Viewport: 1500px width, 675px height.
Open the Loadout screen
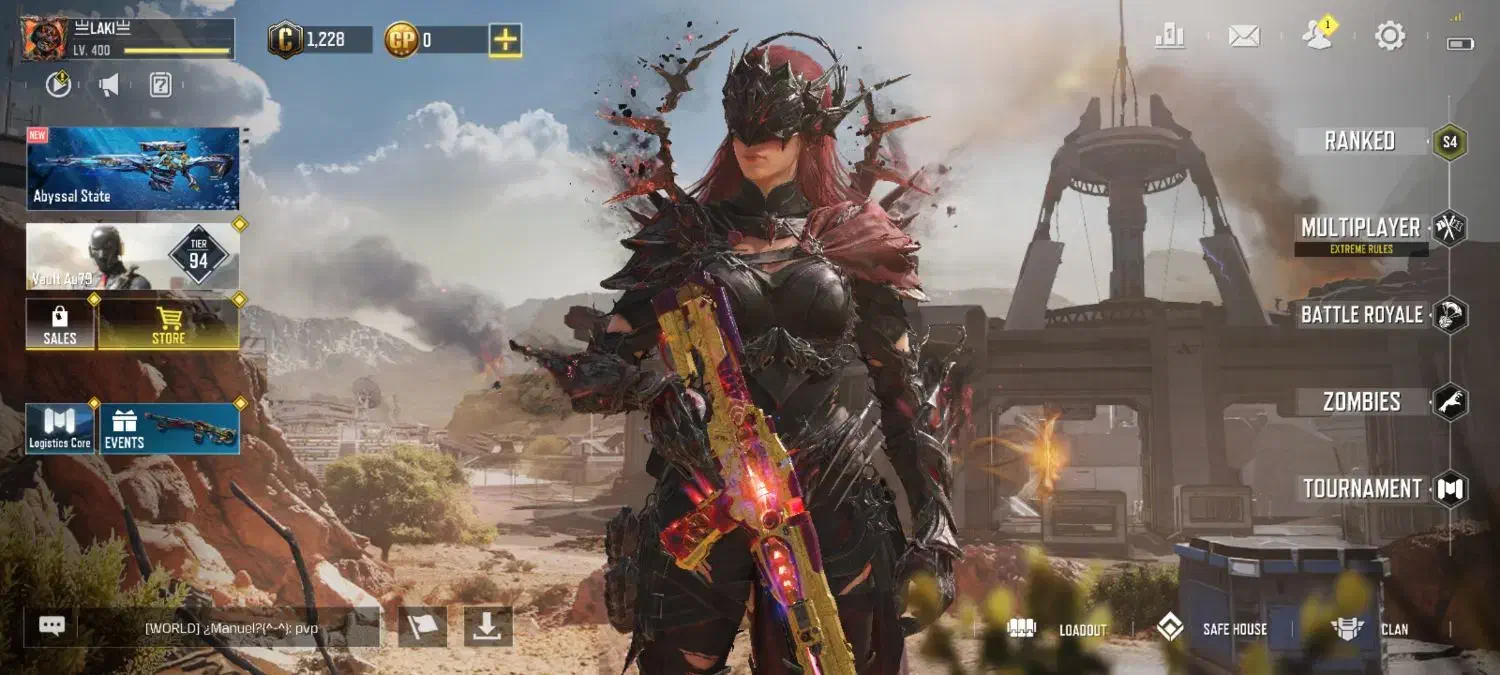point(1058,629)
